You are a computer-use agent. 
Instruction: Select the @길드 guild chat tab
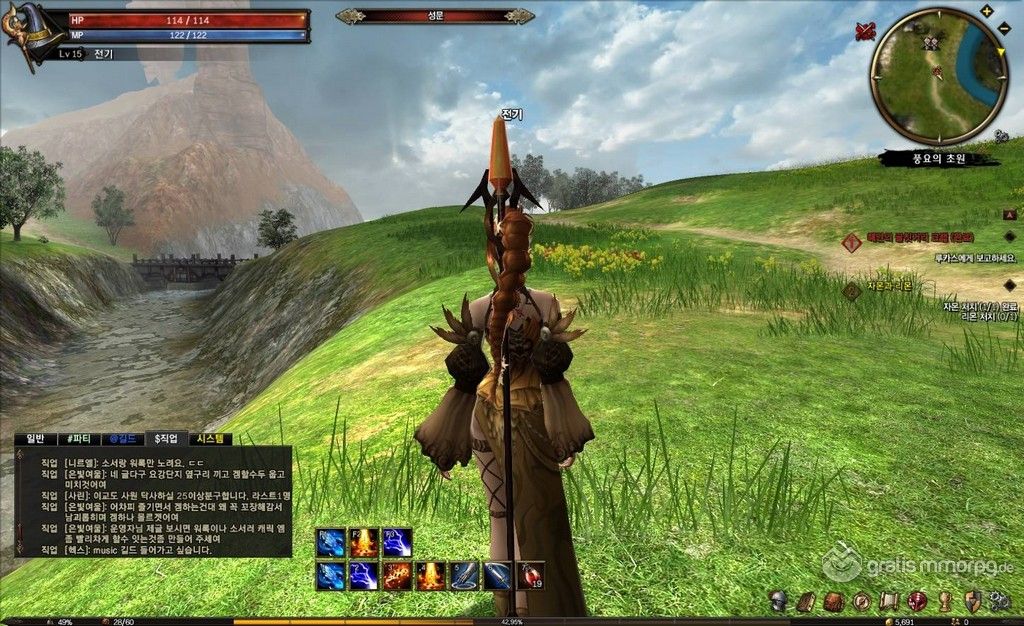click(x=121, y=438)
